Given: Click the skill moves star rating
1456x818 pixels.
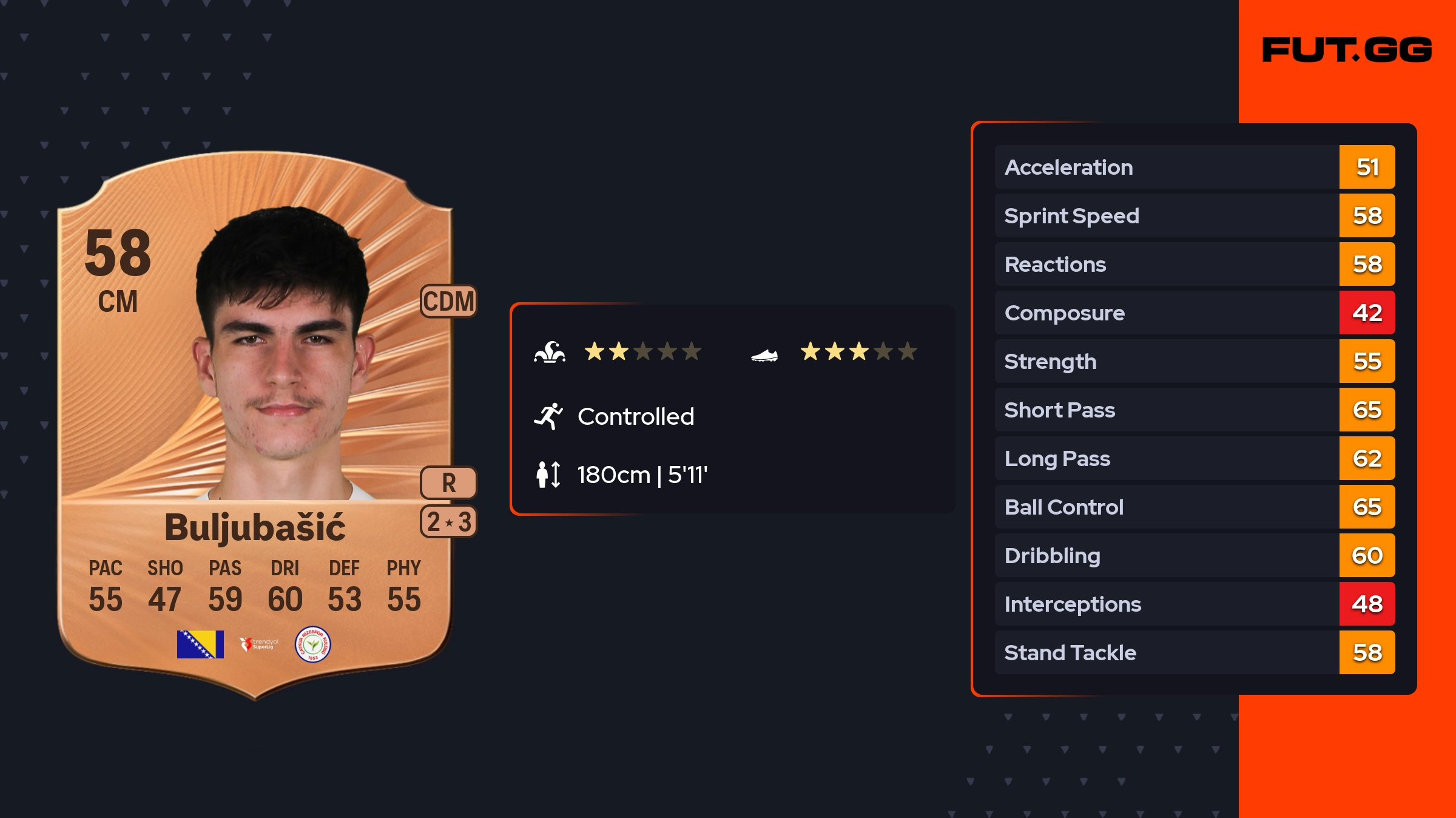Looking at the screenshot, I should [x=642, y=351].
